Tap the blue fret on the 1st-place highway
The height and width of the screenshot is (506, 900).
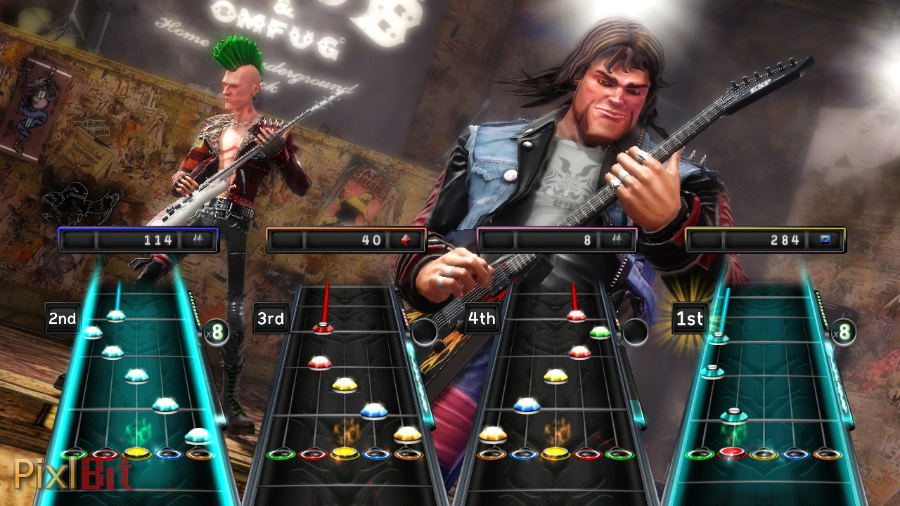pyautogui.click(x=795, y=454)
